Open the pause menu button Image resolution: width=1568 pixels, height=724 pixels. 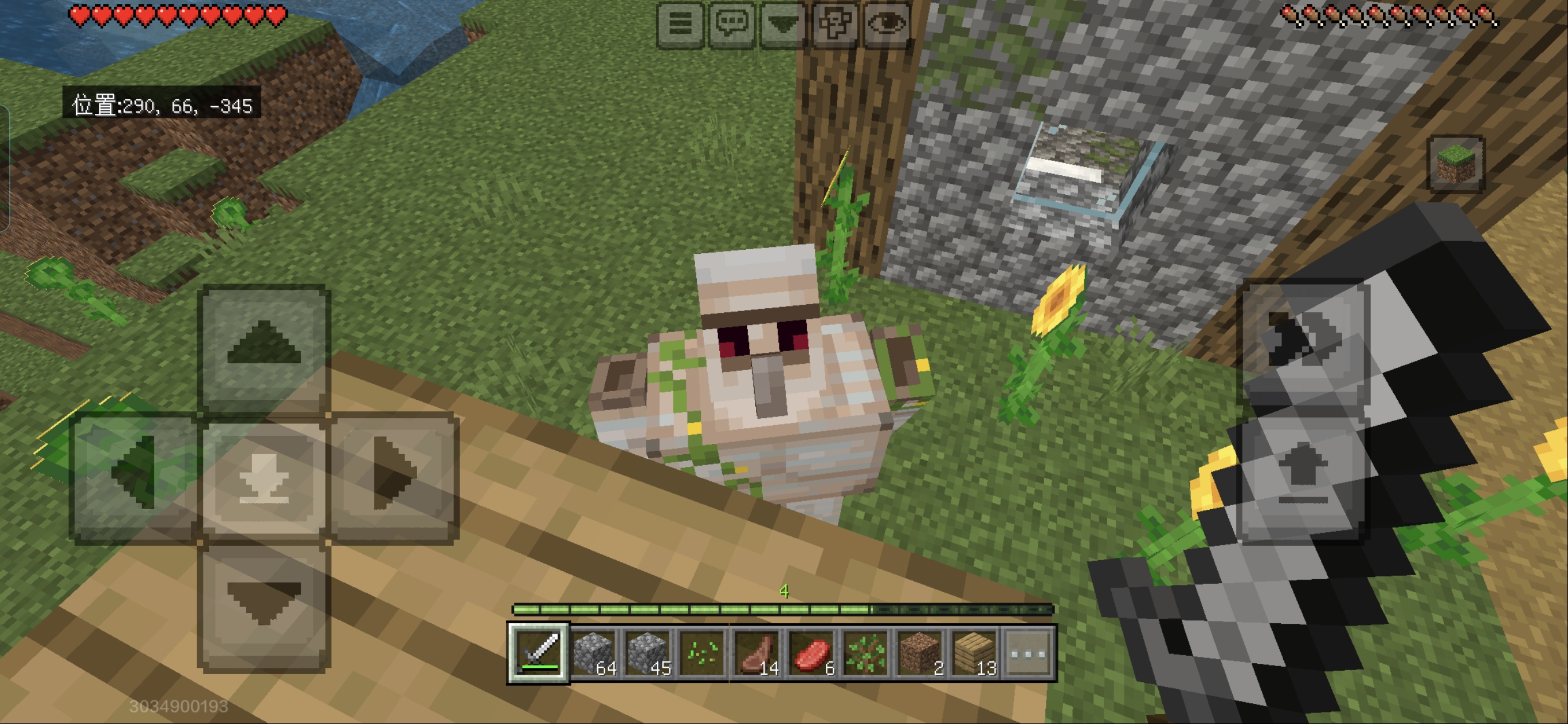680,24
